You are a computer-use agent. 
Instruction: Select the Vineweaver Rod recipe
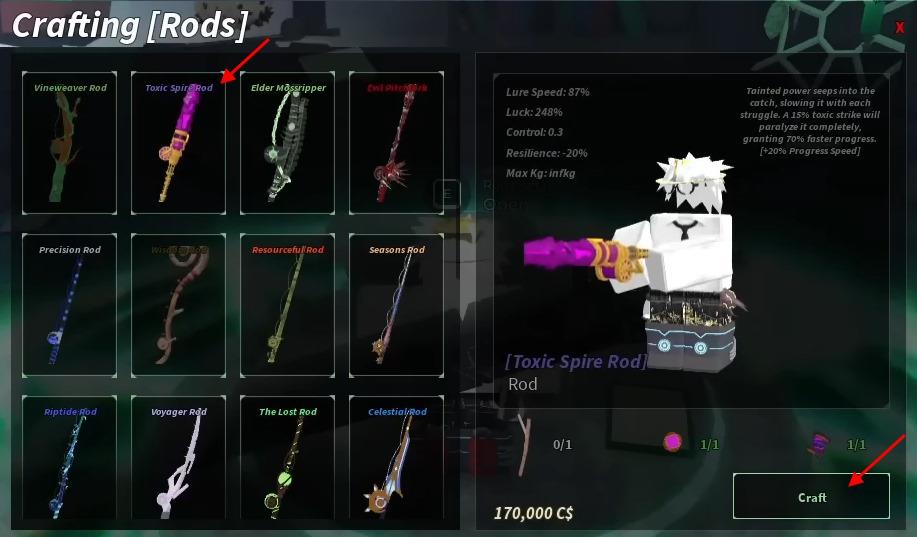coord(70,142)
